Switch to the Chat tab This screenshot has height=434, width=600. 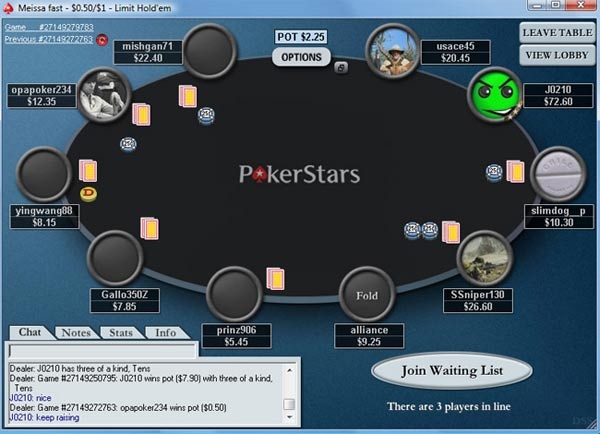pyautogui.click(x=30, y=332)
